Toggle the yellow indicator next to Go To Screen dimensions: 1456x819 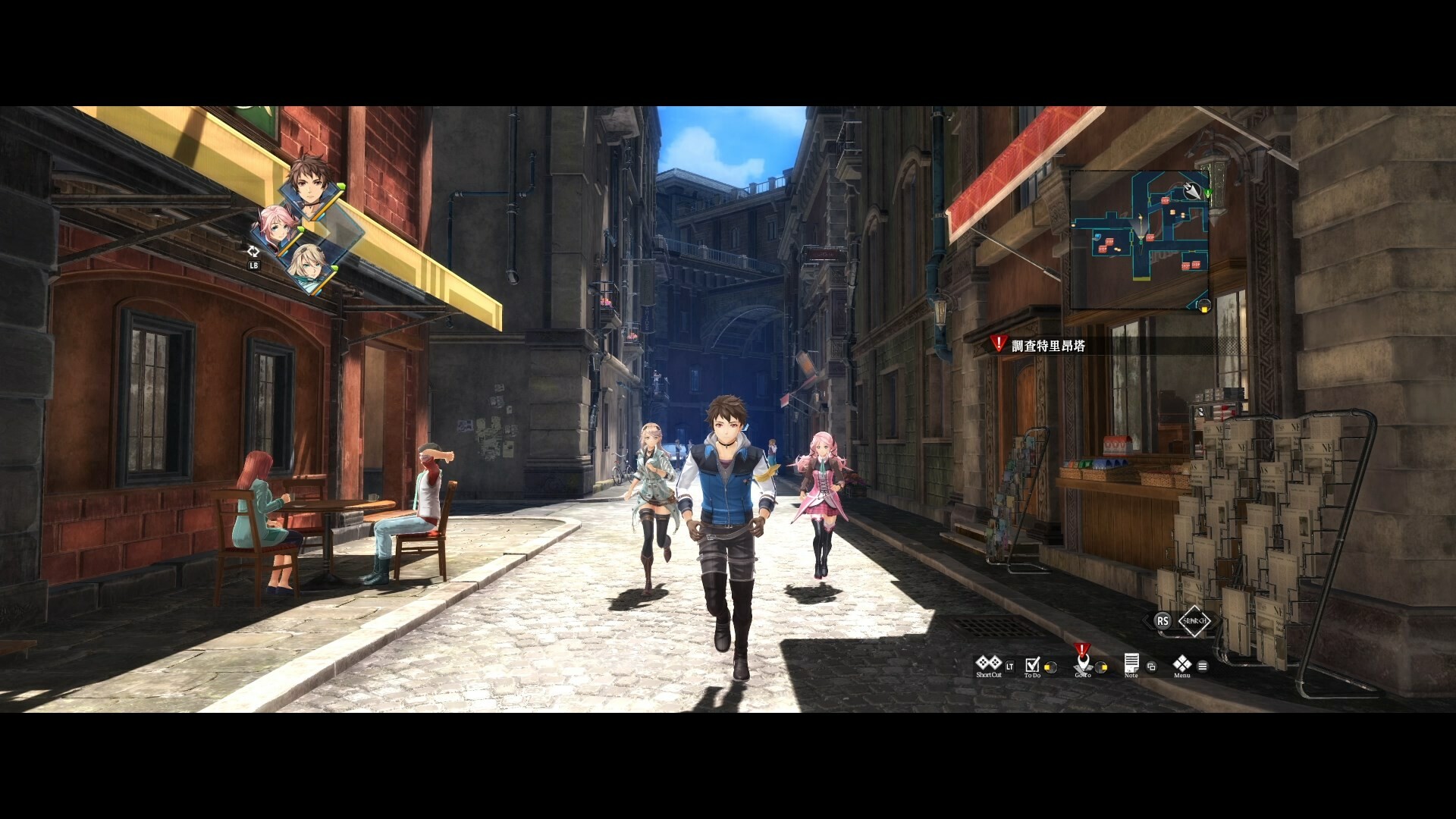pyautogui.click(x=1101, y=667)
